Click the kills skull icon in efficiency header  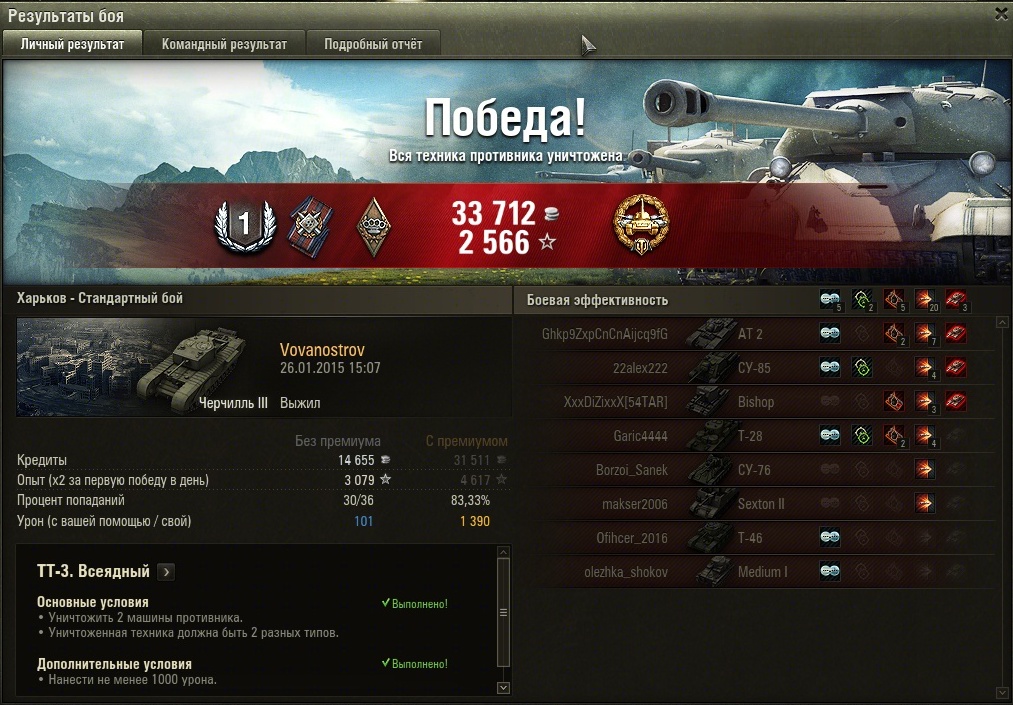click(x=956, y=299)
